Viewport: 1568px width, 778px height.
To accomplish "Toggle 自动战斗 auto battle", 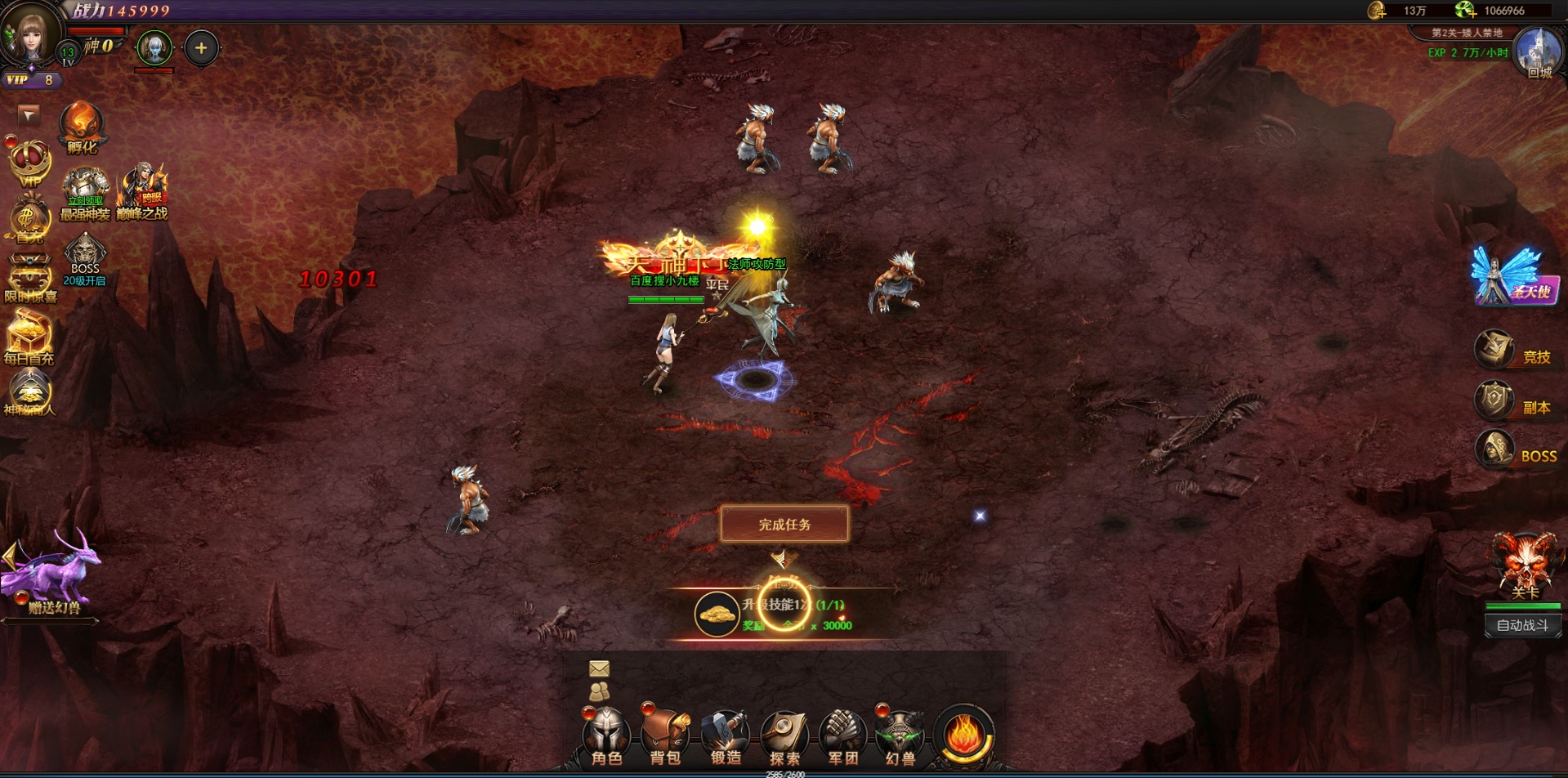I will click(1522, 625).
